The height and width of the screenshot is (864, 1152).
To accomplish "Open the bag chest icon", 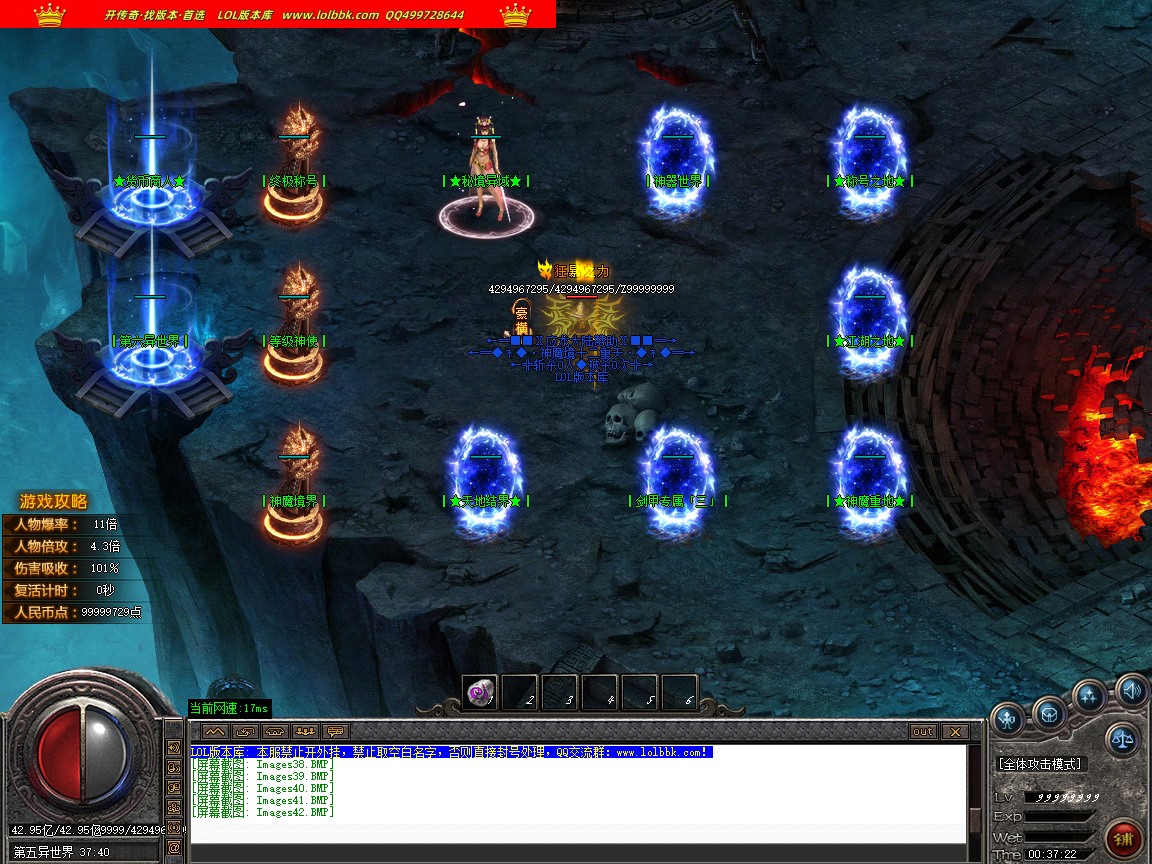I will click(1049, 713).
